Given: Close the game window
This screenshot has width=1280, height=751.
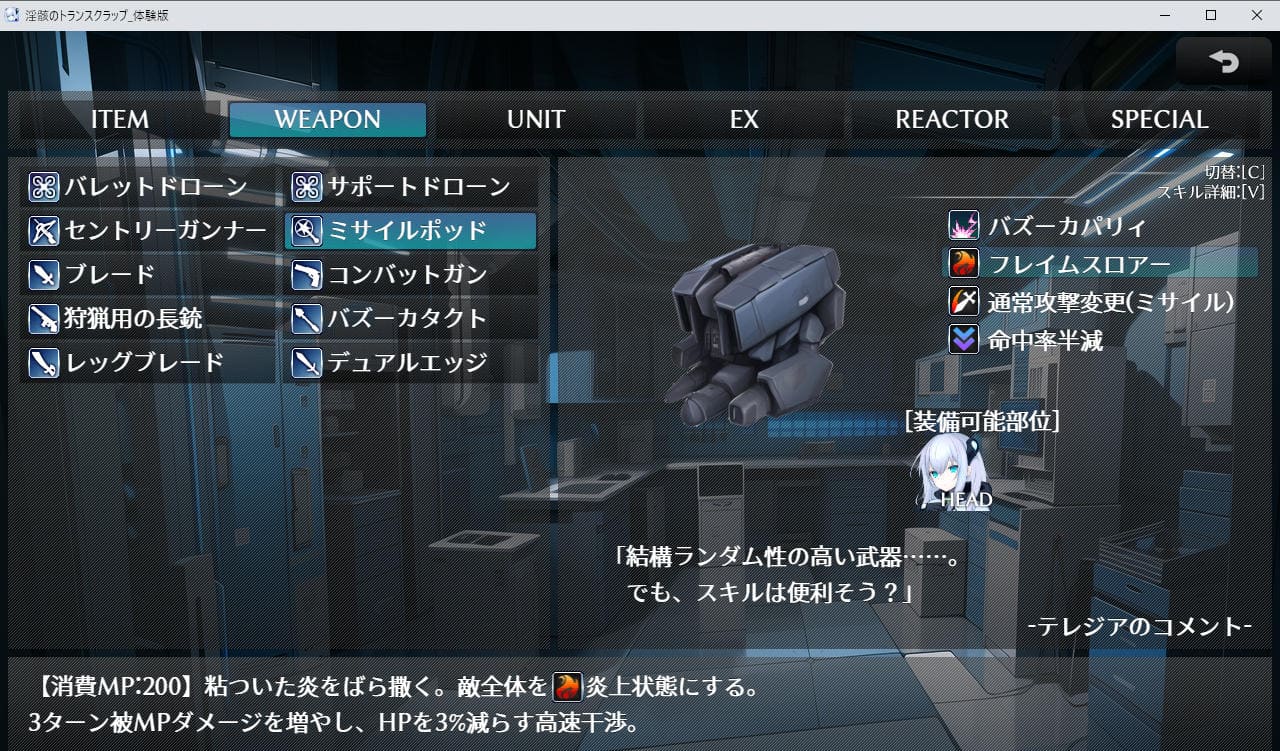Looking at the screenshot, I should [1256, 15].
